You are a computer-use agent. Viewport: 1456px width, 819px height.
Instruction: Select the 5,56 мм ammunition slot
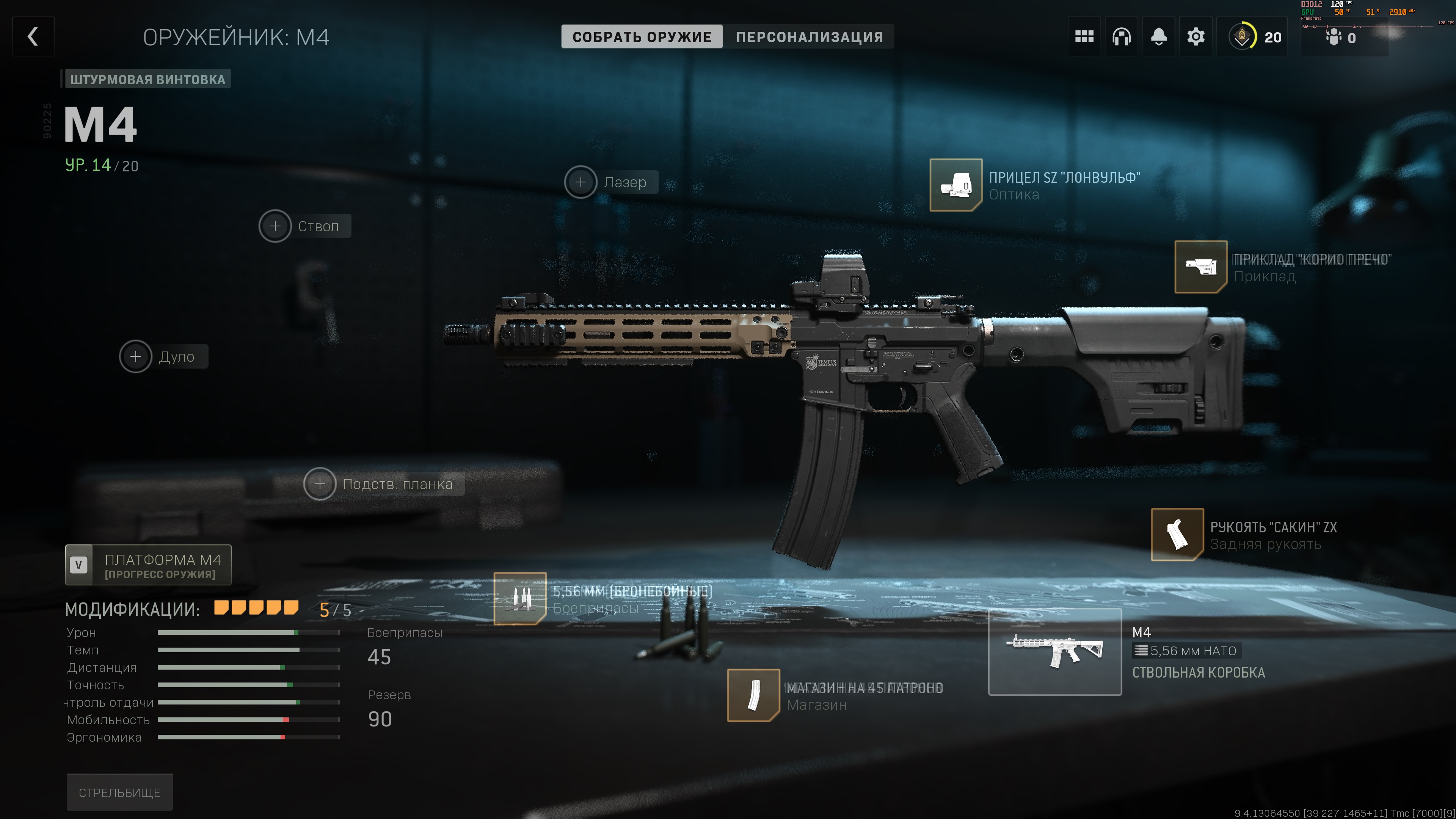click(520, 599)
